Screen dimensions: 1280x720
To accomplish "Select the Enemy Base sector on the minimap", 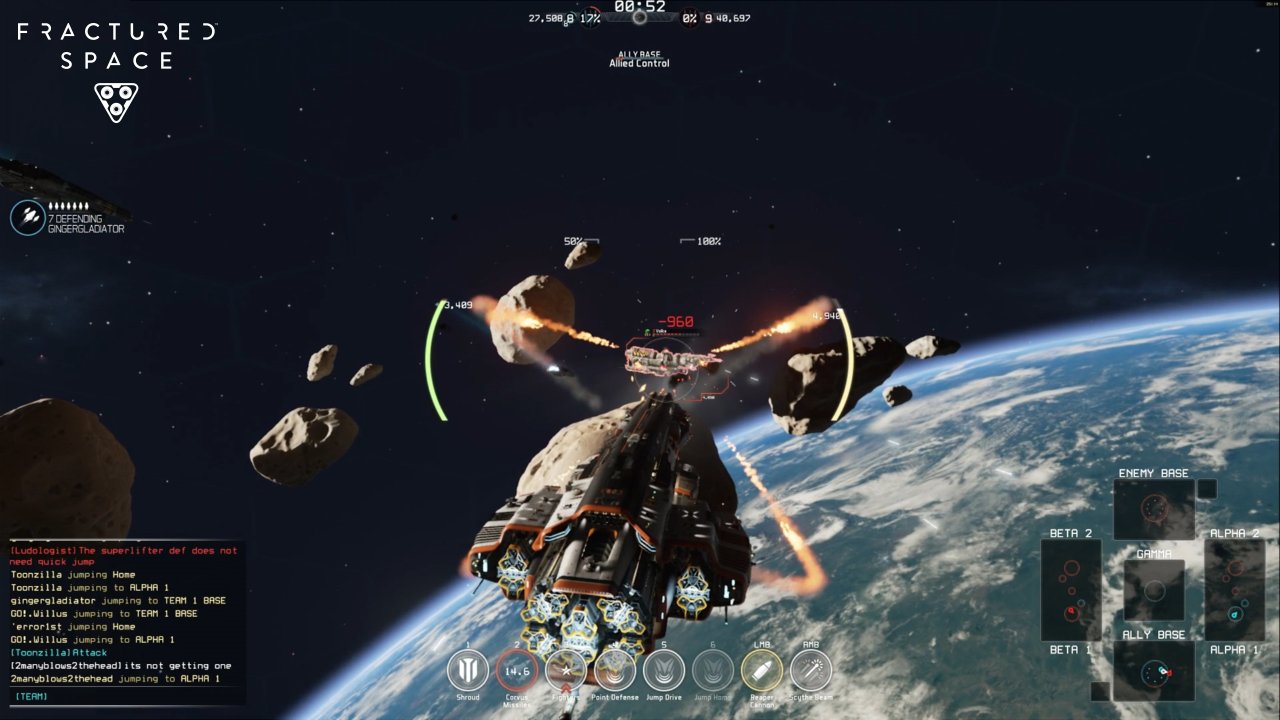I will 1154,509.
